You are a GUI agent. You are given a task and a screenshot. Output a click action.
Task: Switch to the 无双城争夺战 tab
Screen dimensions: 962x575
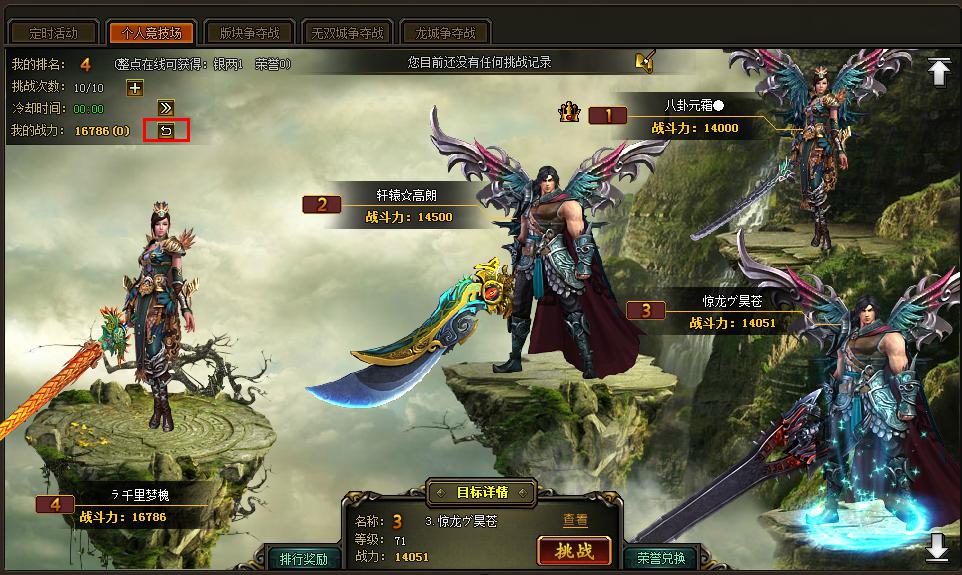pos(347,33)
